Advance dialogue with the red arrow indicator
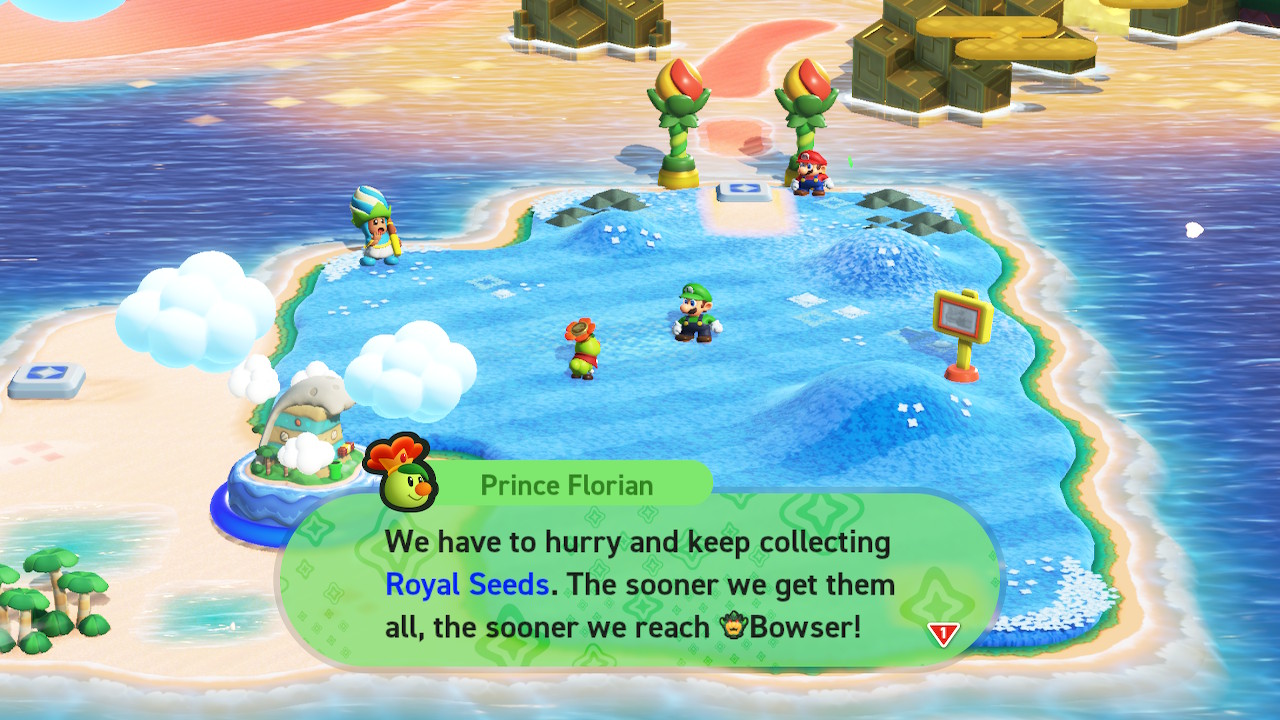The width and height of the screenshot is (1280, 720). (943, 634)
